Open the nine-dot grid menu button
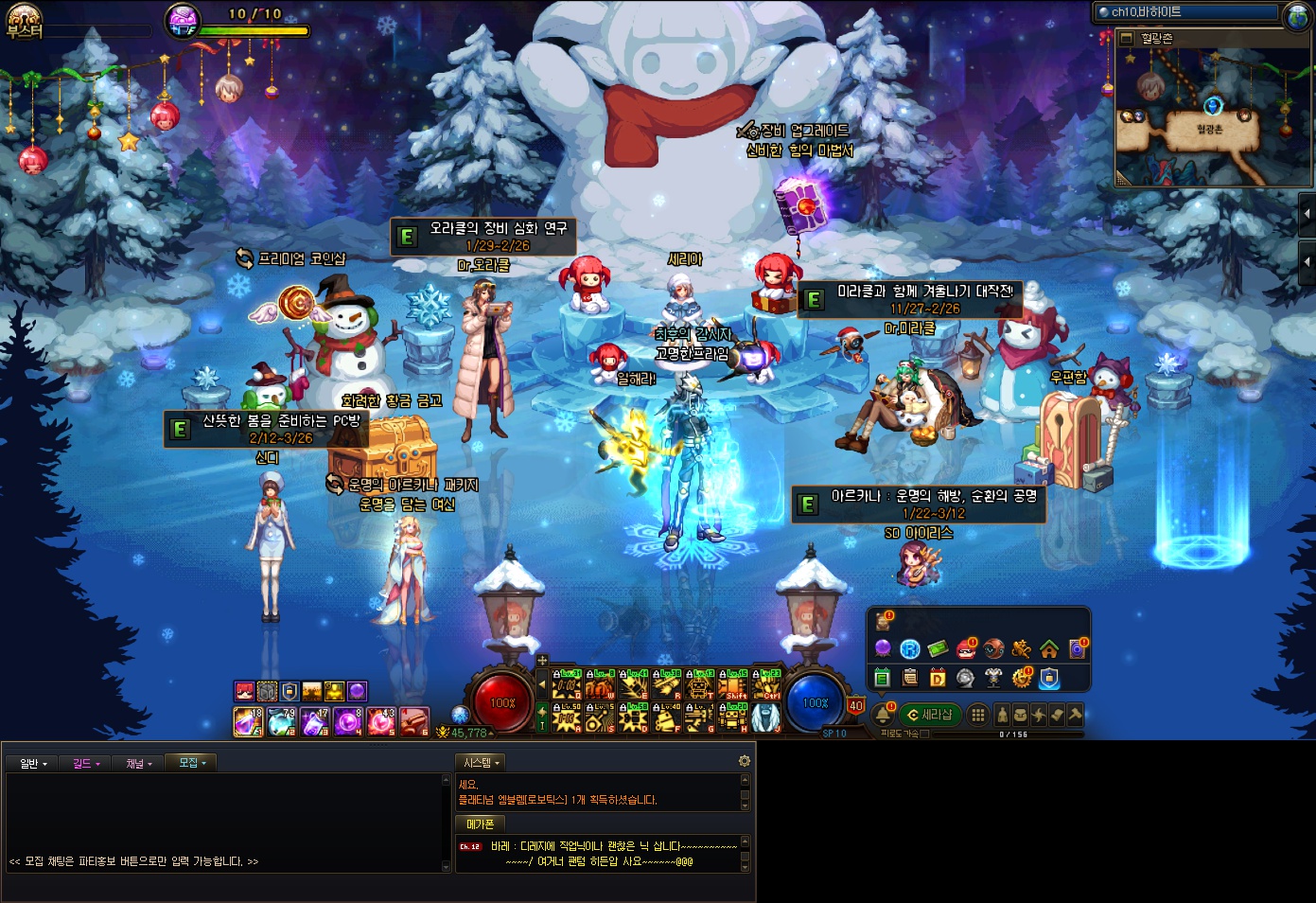Screen dimensions: 1316x903 [x=978, y=715]
